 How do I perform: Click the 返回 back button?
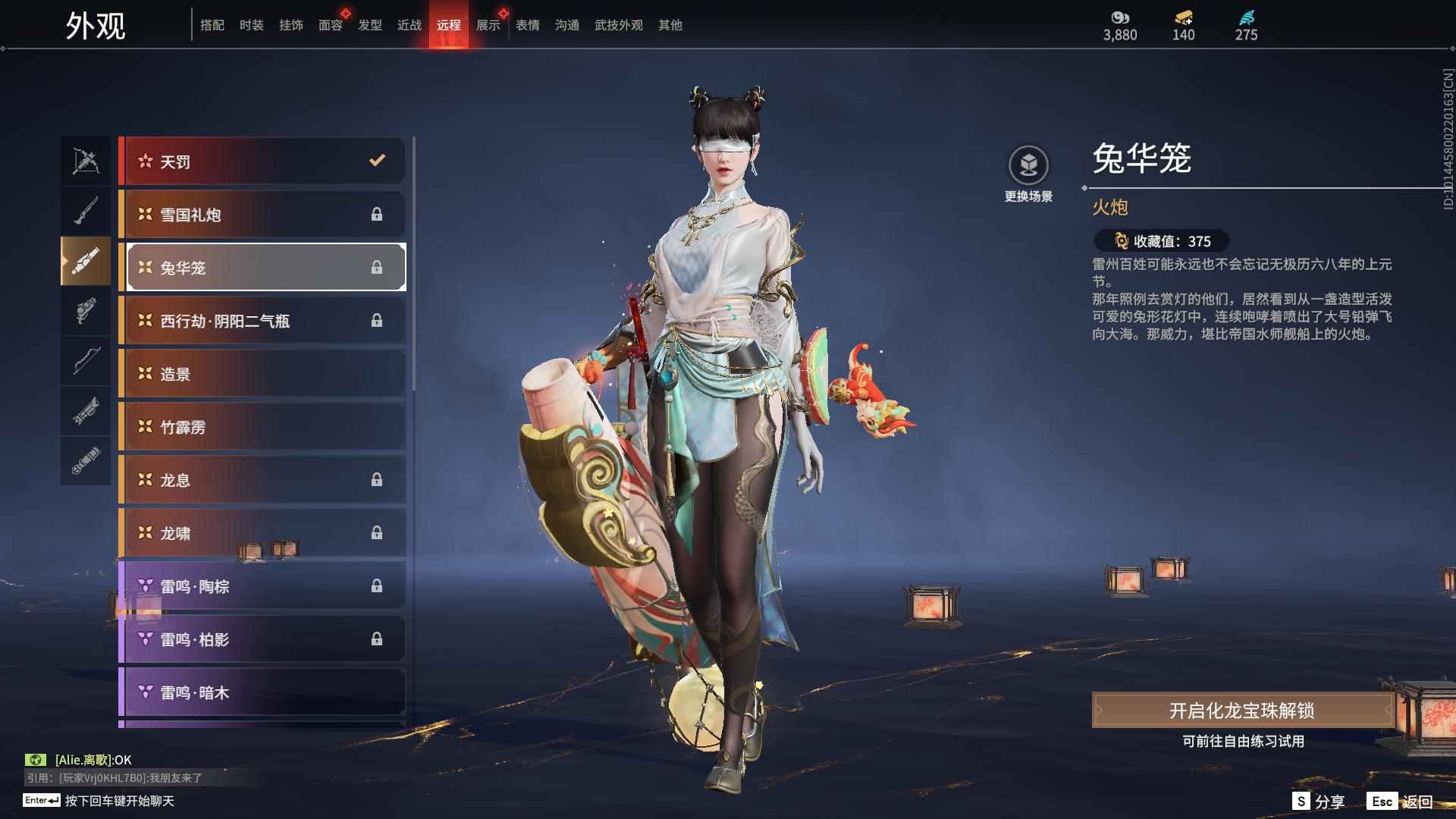point(1401,802)
